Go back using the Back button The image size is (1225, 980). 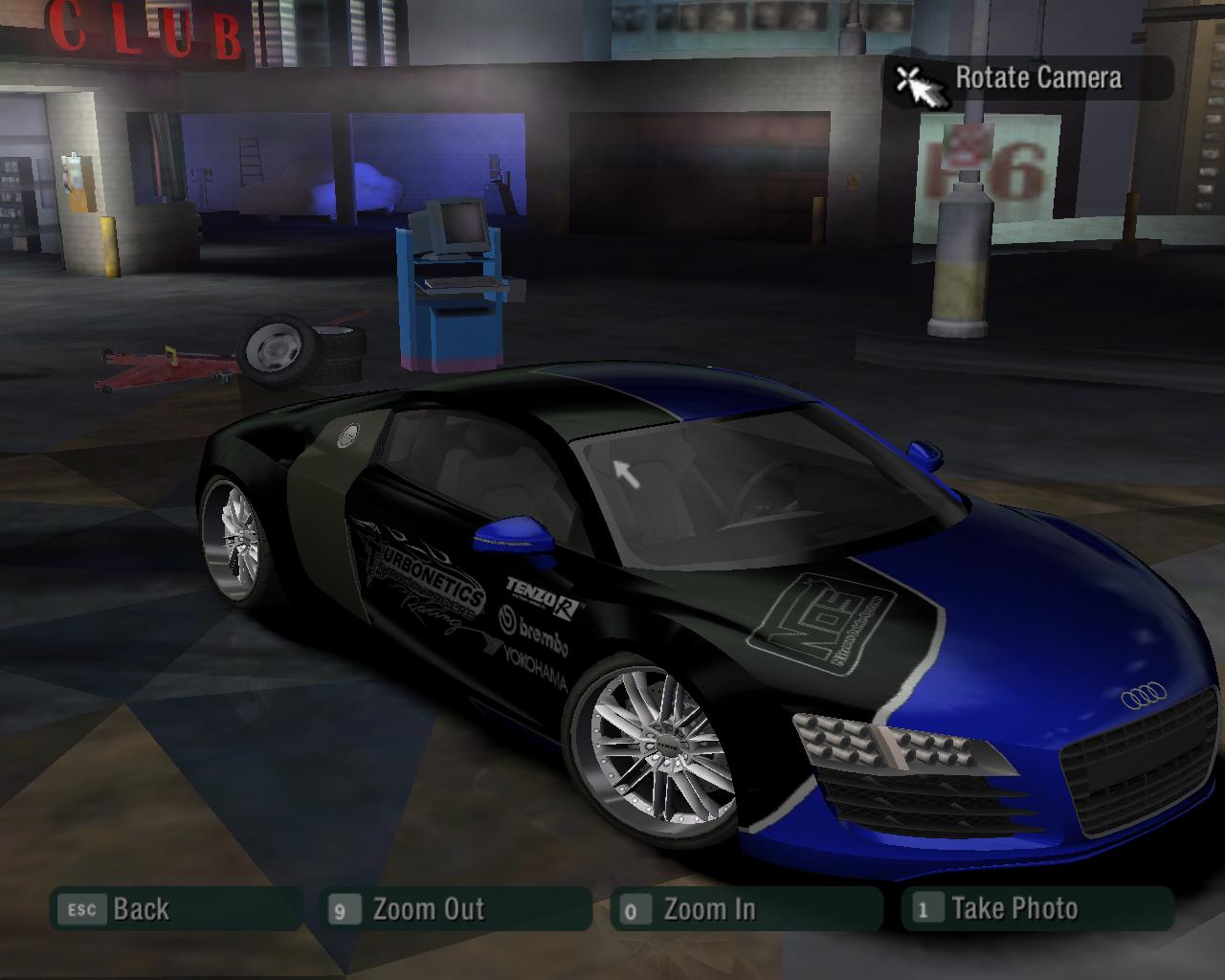point(175,909)
